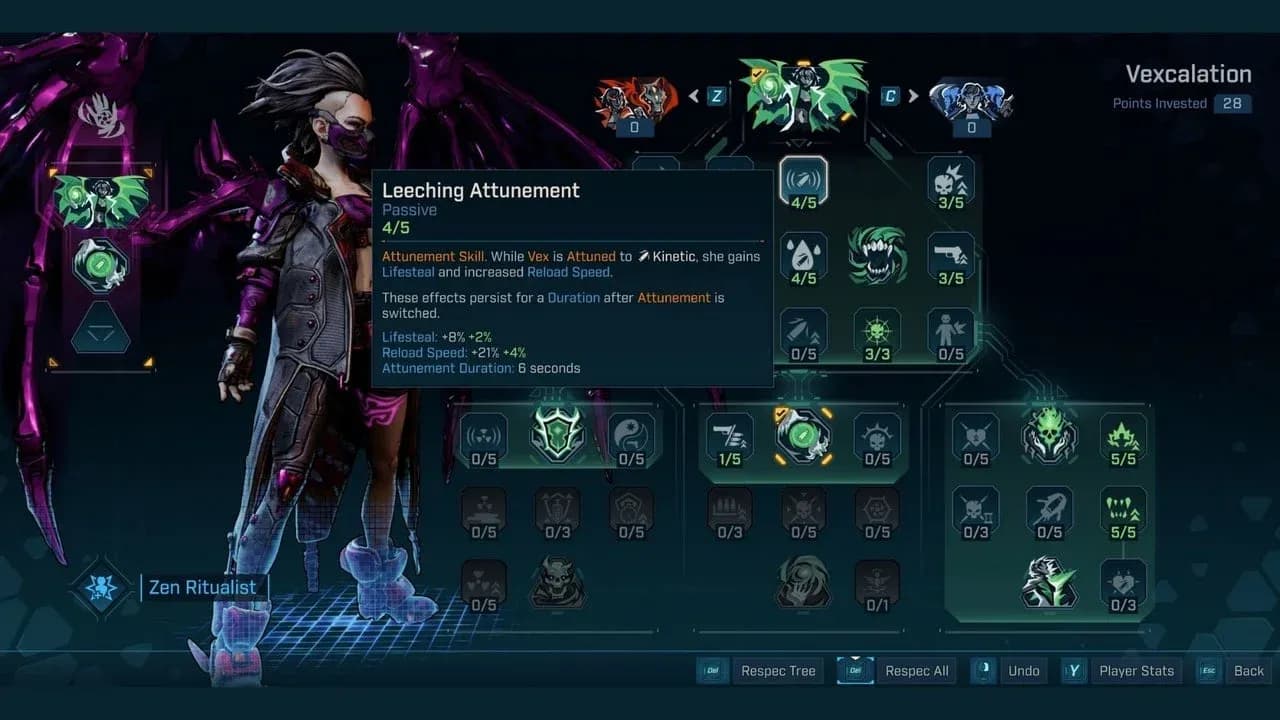Expand the right arrow toward the blue siren tree

tap(913, 96)
